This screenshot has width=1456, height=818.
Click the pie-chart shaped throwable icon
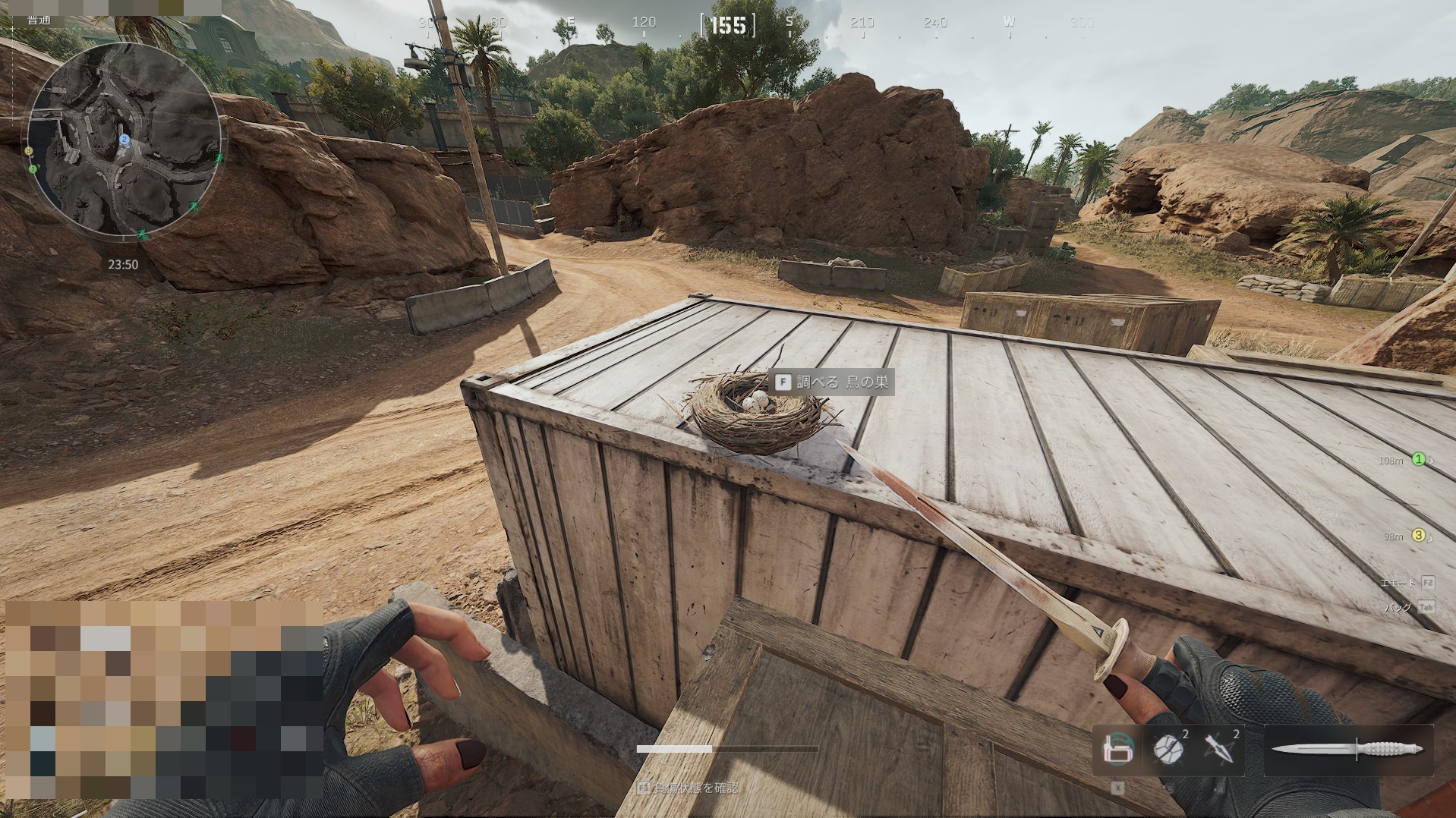coord(1168,747)
